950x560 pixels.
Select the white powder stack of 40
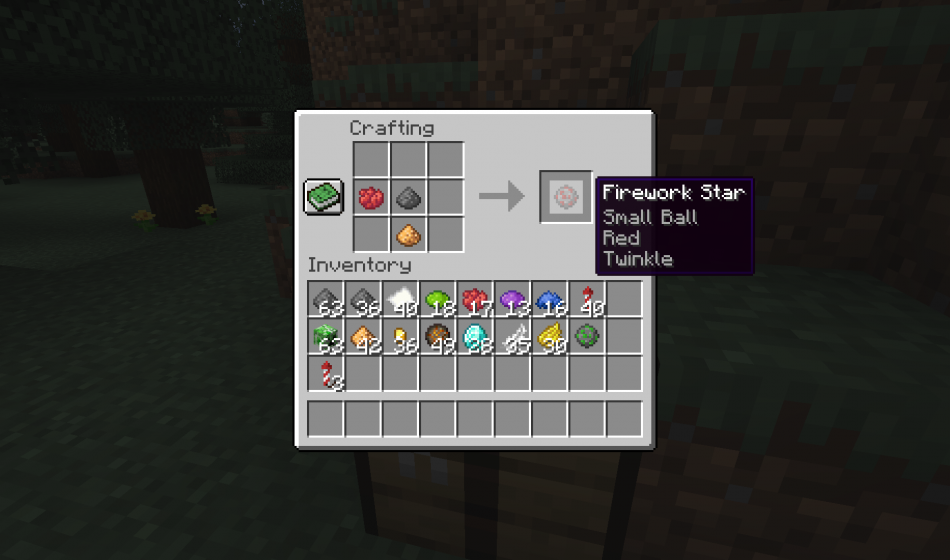click(x=400, y=299)
